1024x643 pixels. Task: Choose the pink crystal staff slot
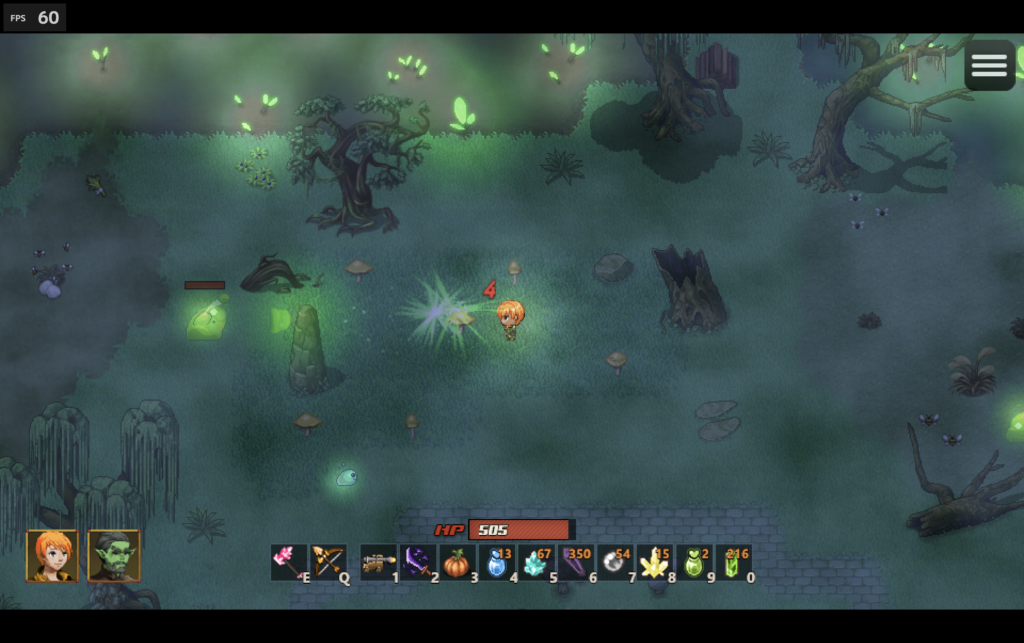(287, 562)
